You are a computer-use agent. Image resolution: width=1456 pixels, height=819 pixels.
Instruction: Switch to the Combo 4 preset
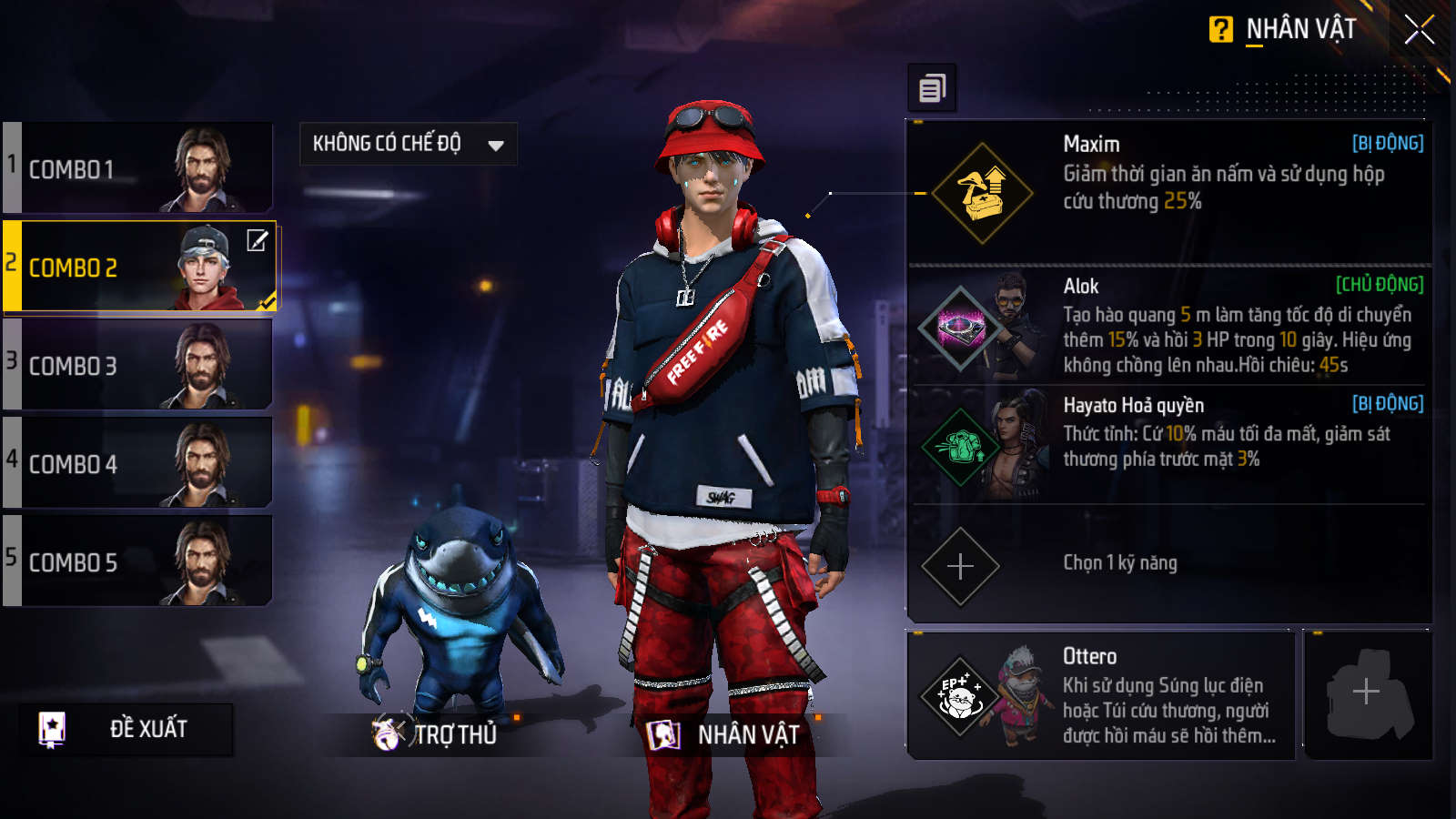click(x=138, y=463)
